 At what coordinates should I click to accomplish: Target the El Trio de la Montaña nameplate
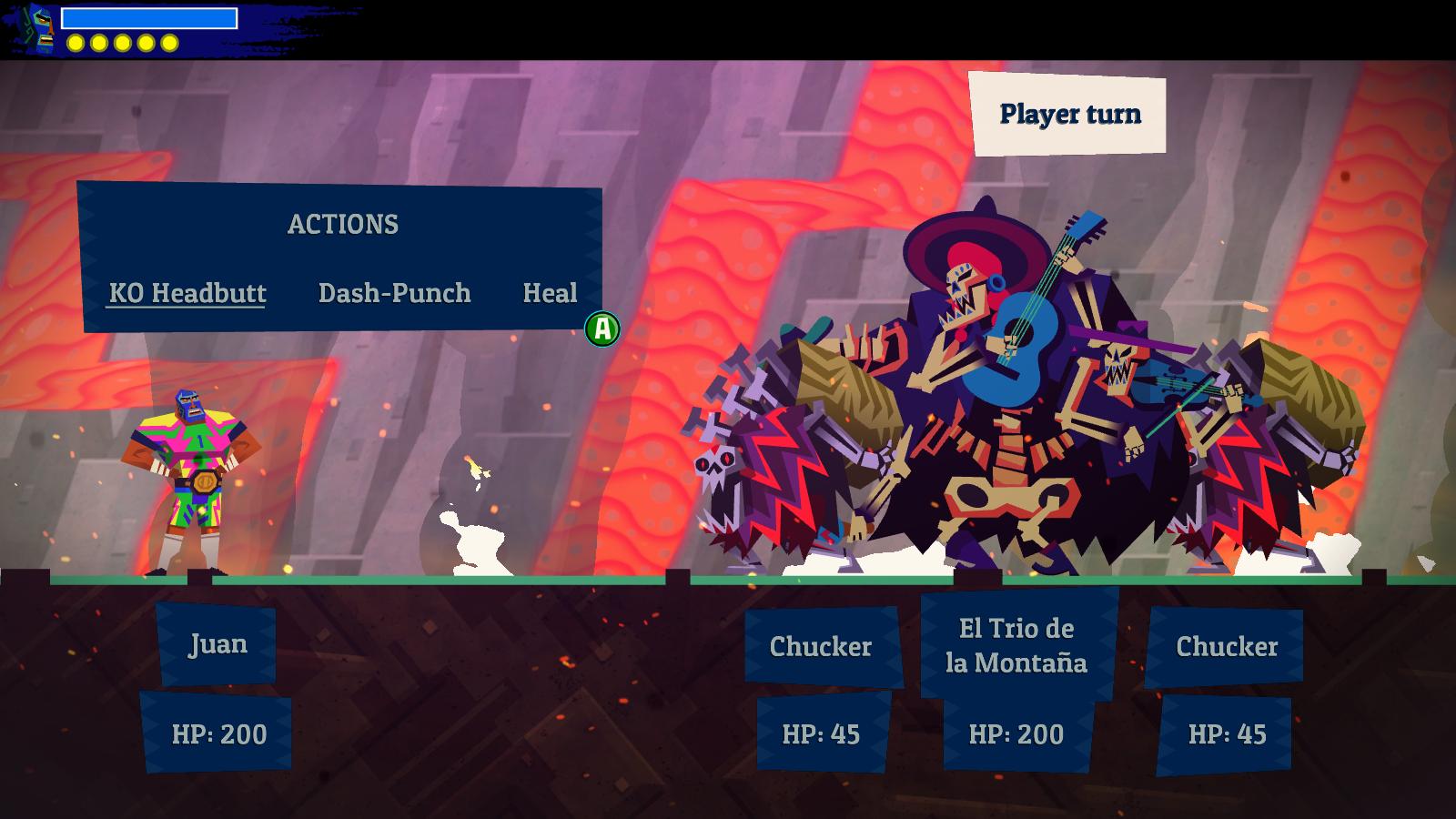pos(1016,645)
